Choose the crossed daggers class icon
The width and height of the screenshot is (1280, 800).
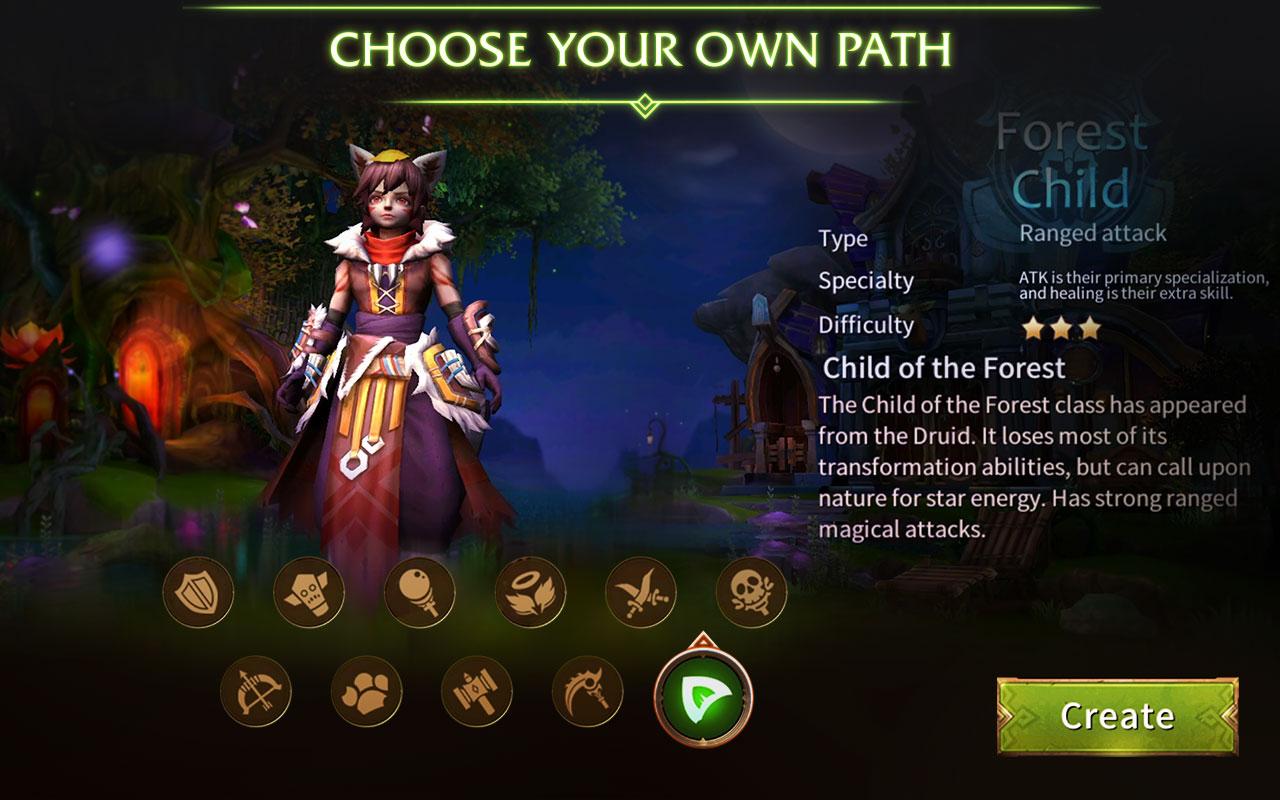pyautogui.click(x=641, y=592)
